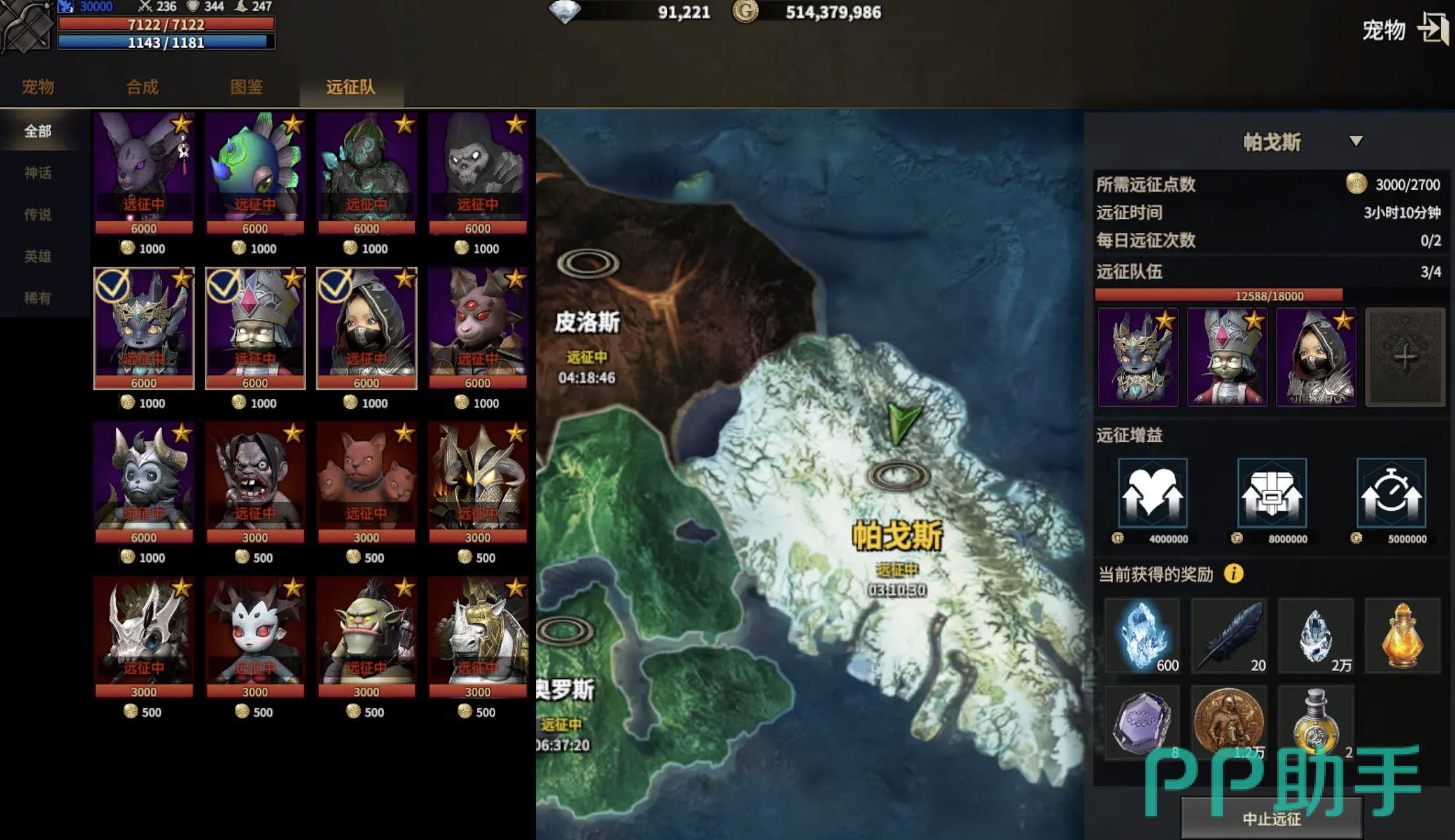
Task: Buy the chest reward expedition buff
Action: pos(1271,494)
